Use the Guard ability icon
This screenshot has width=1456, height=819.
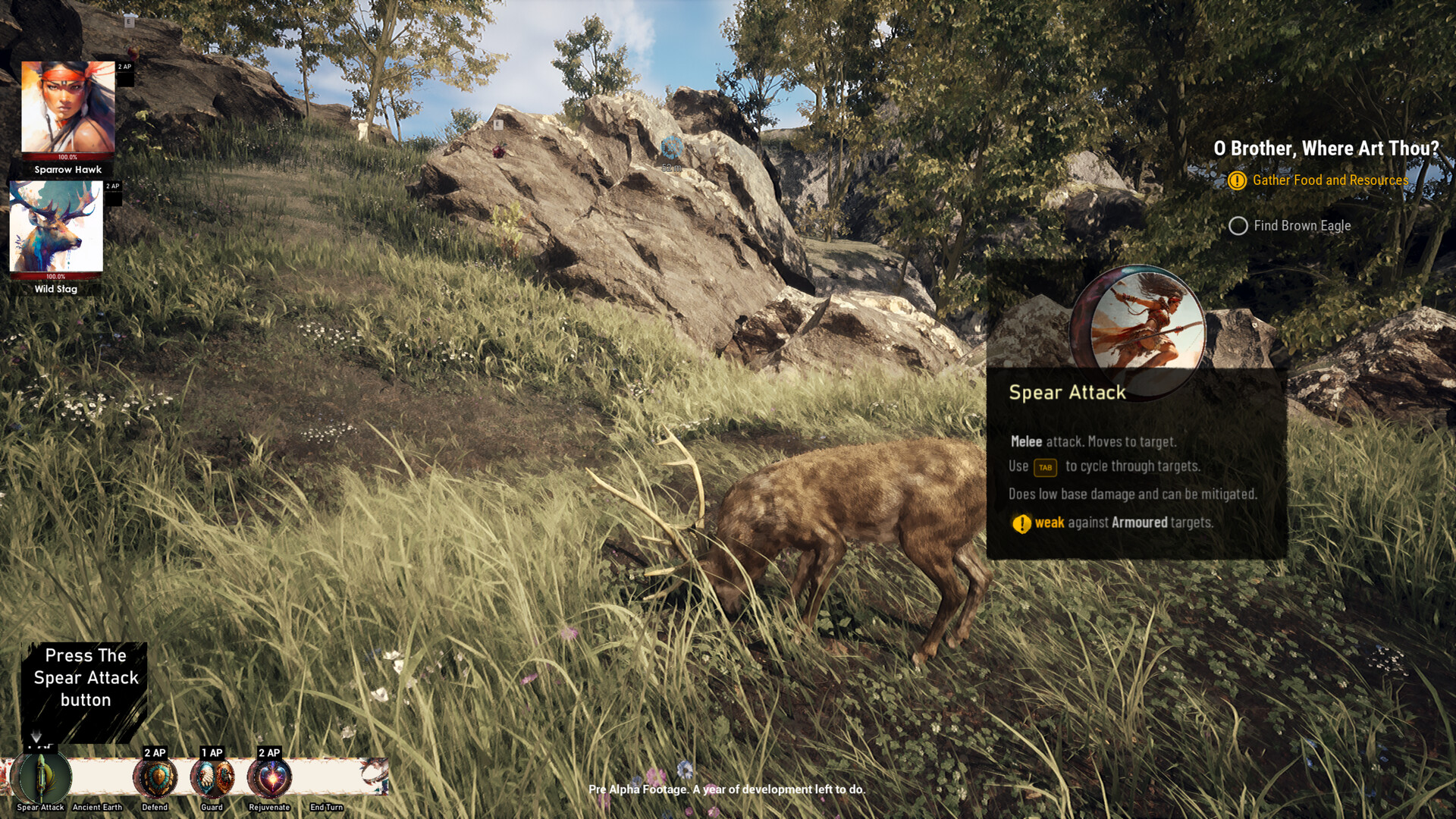coord(213,777)
